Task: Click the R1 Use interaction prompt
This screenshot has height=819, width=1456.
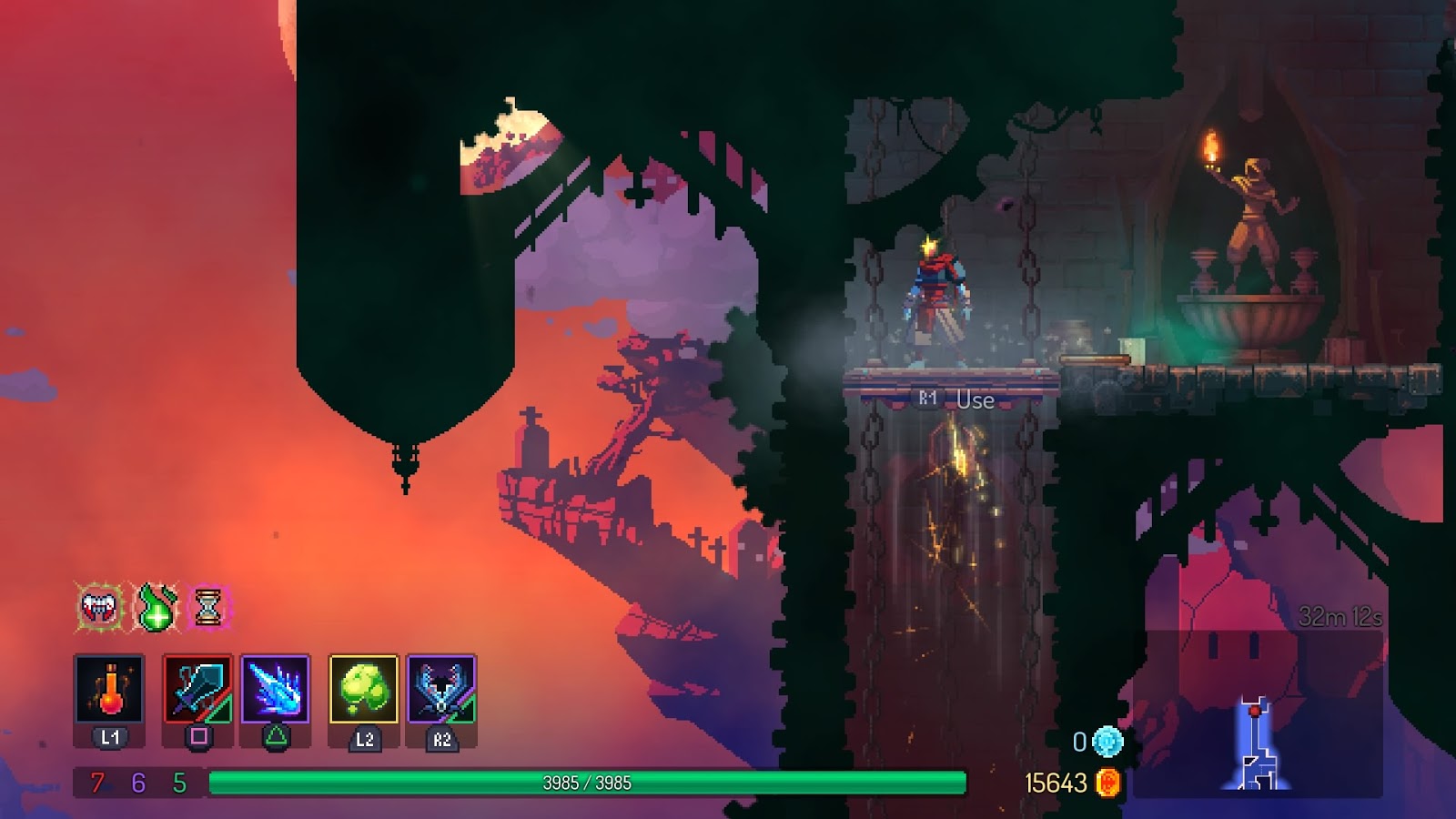Action: coord(954,397)
